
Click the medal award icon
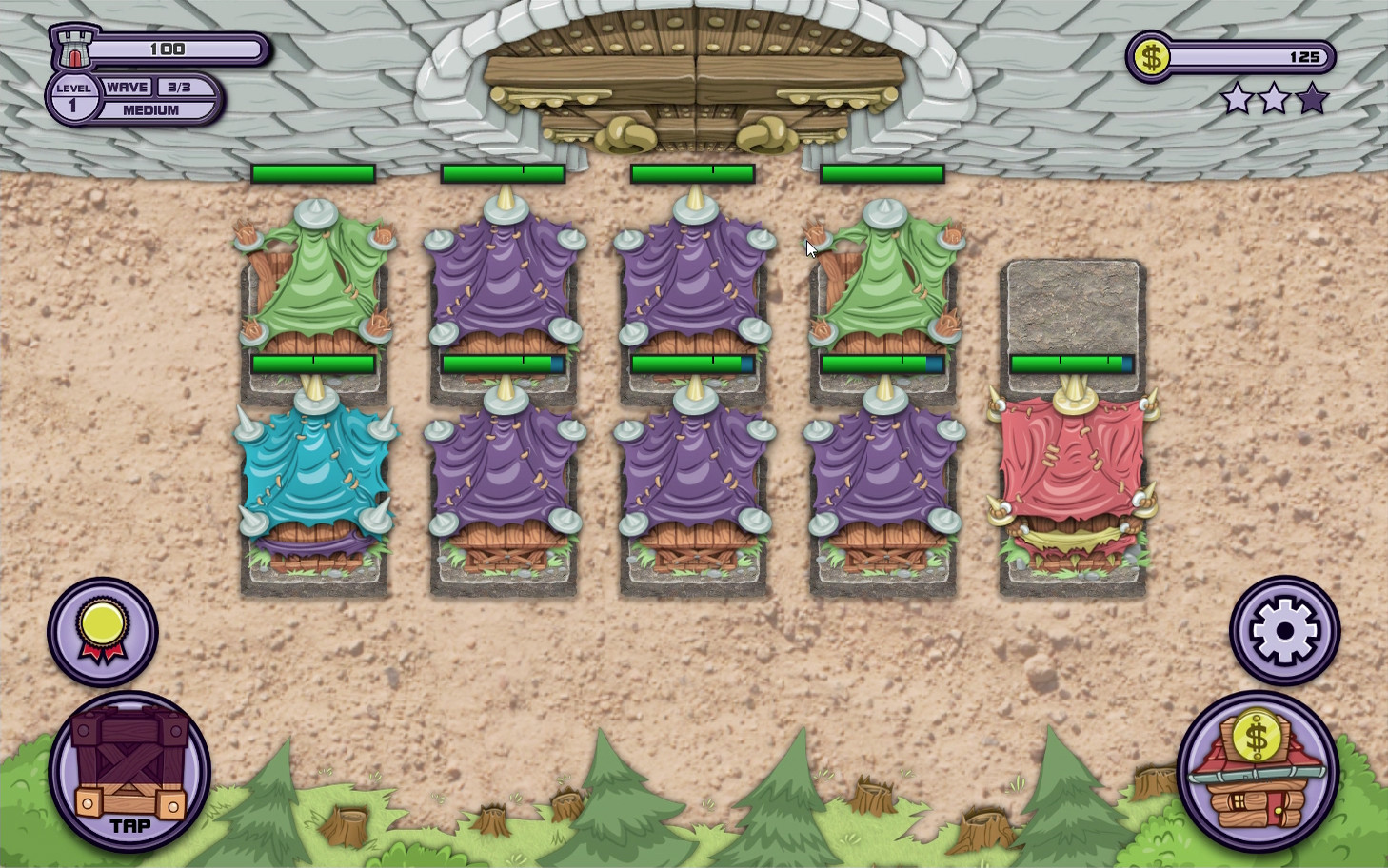pyautogui.click(x=103, y=630)
